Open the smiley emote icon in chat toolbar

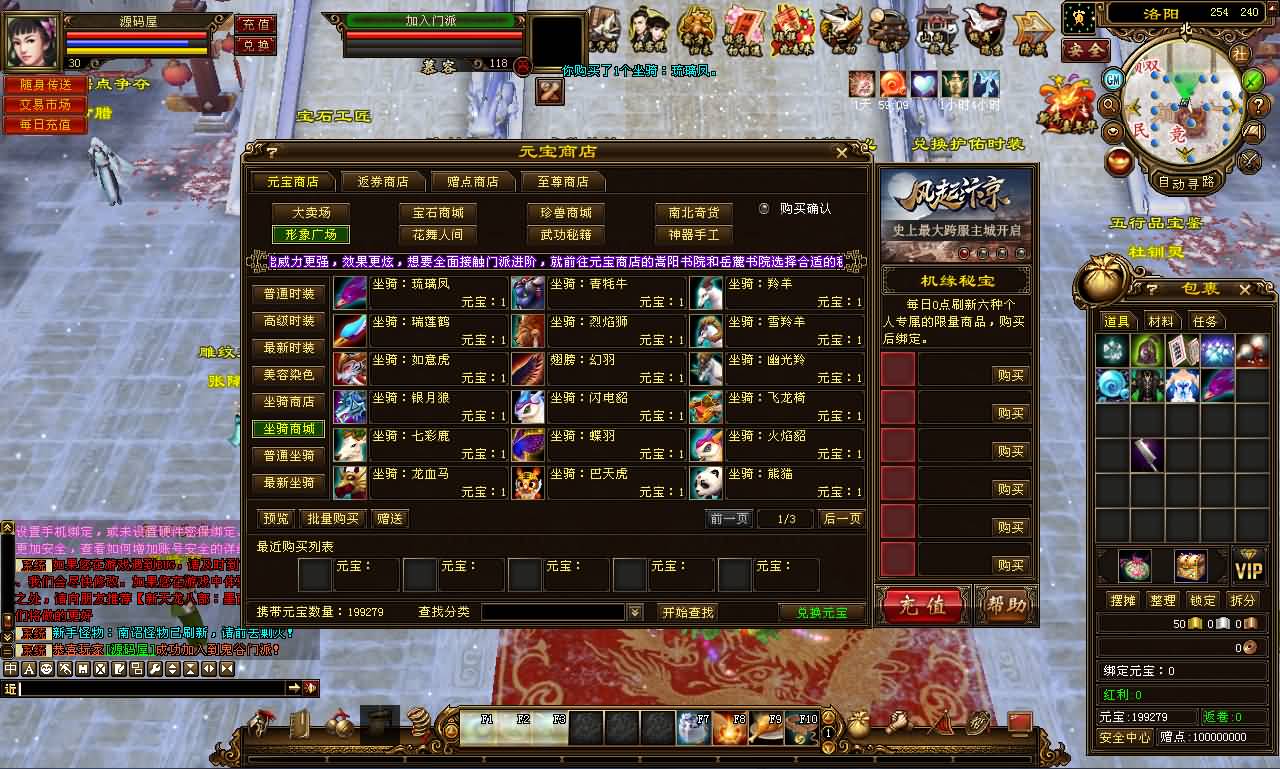(x=46, y=669)
